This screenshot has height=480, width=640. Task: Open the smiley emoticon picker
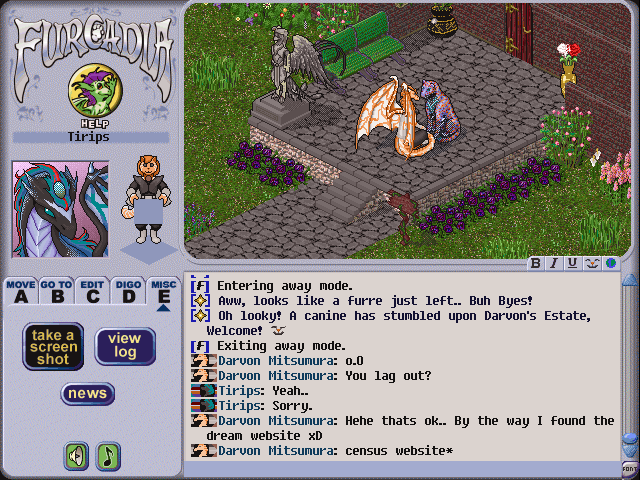pos(591,263)
